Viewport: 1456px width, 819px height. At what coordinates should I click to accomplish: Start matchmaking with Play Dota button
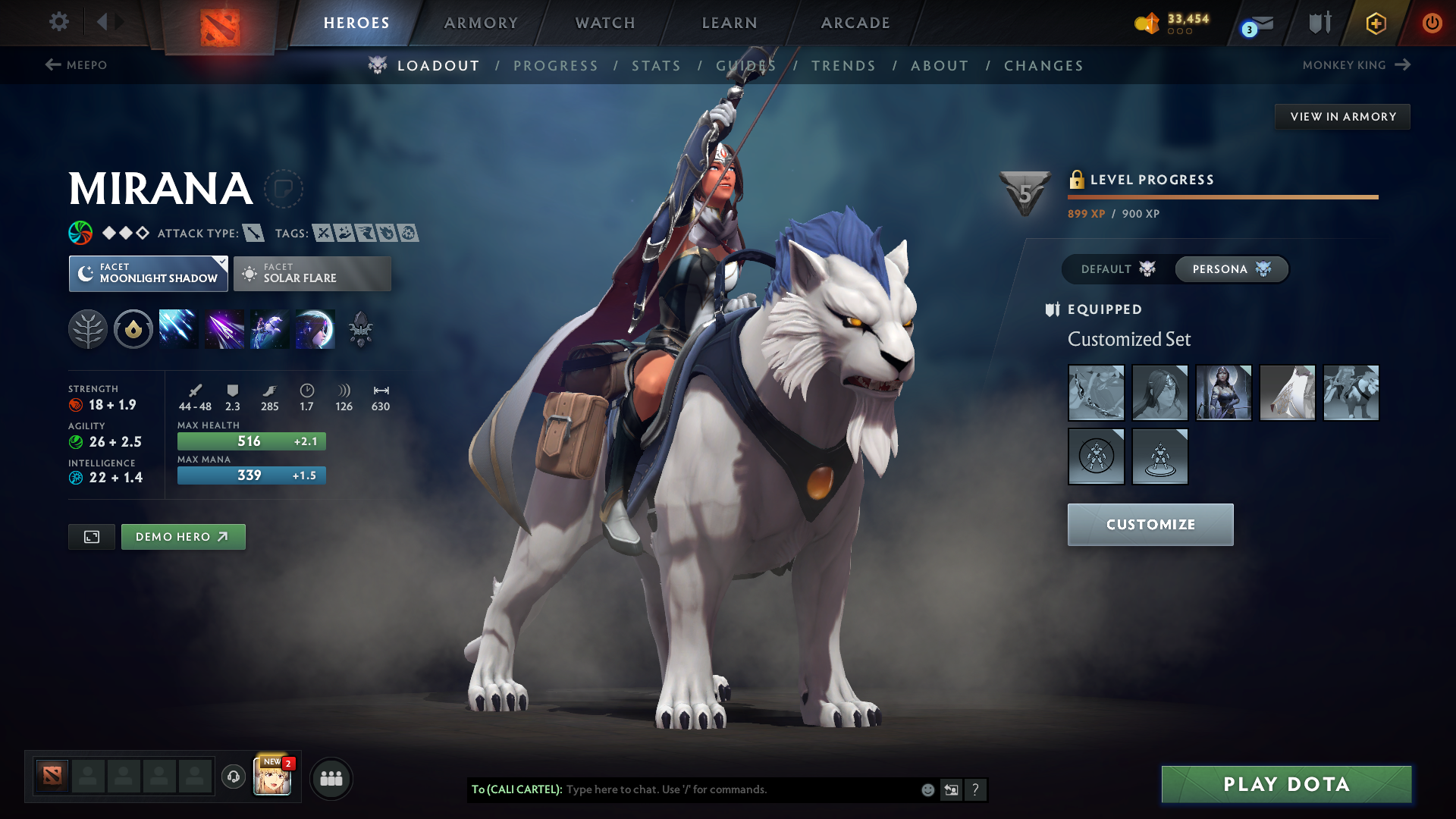(x=1286, y=784)
